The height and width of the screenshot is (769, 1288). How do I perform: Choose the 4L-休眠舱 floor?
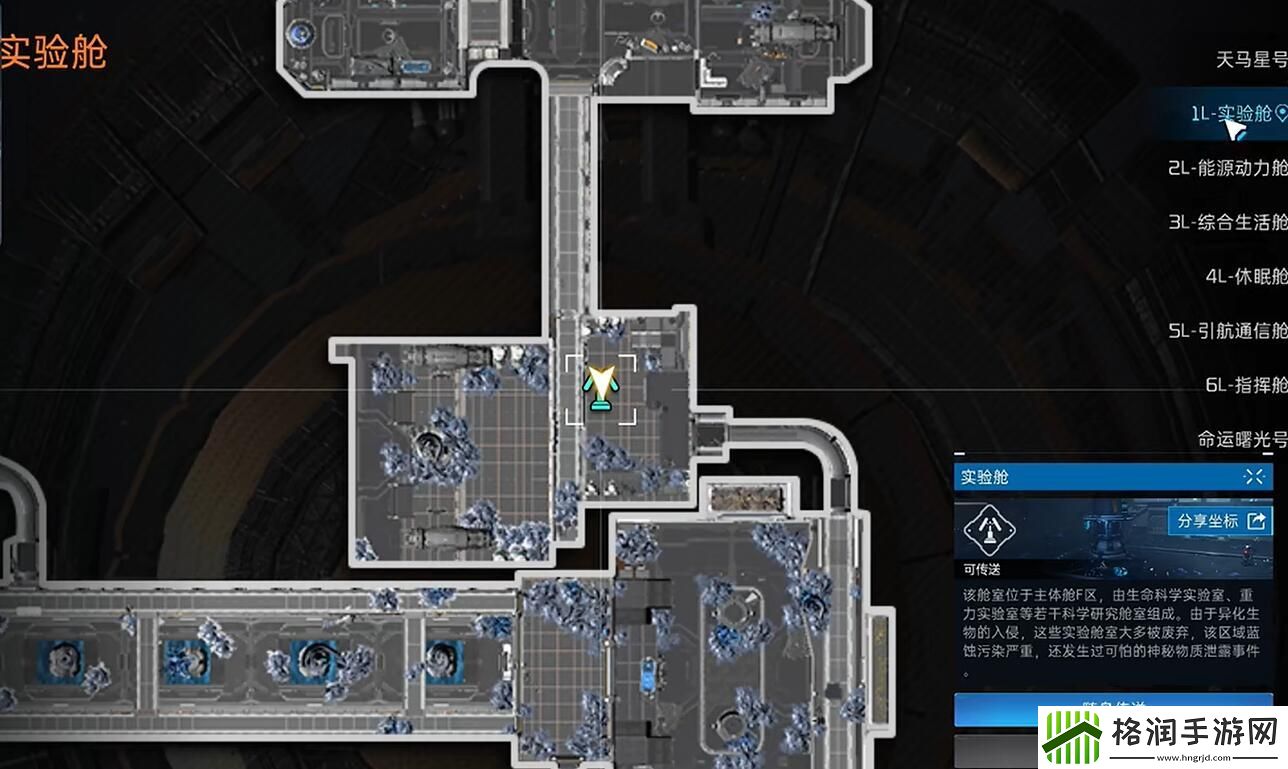click(1245, 277)
